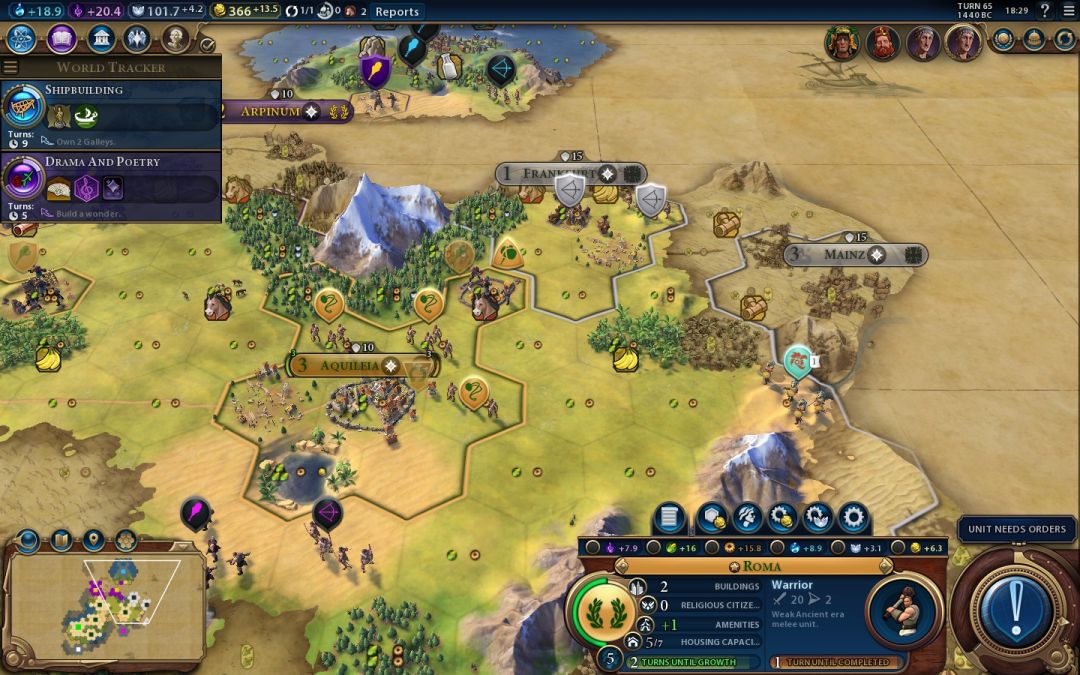
Task: Open the map lens options (map icon)
Action: [x=60, y=541]
